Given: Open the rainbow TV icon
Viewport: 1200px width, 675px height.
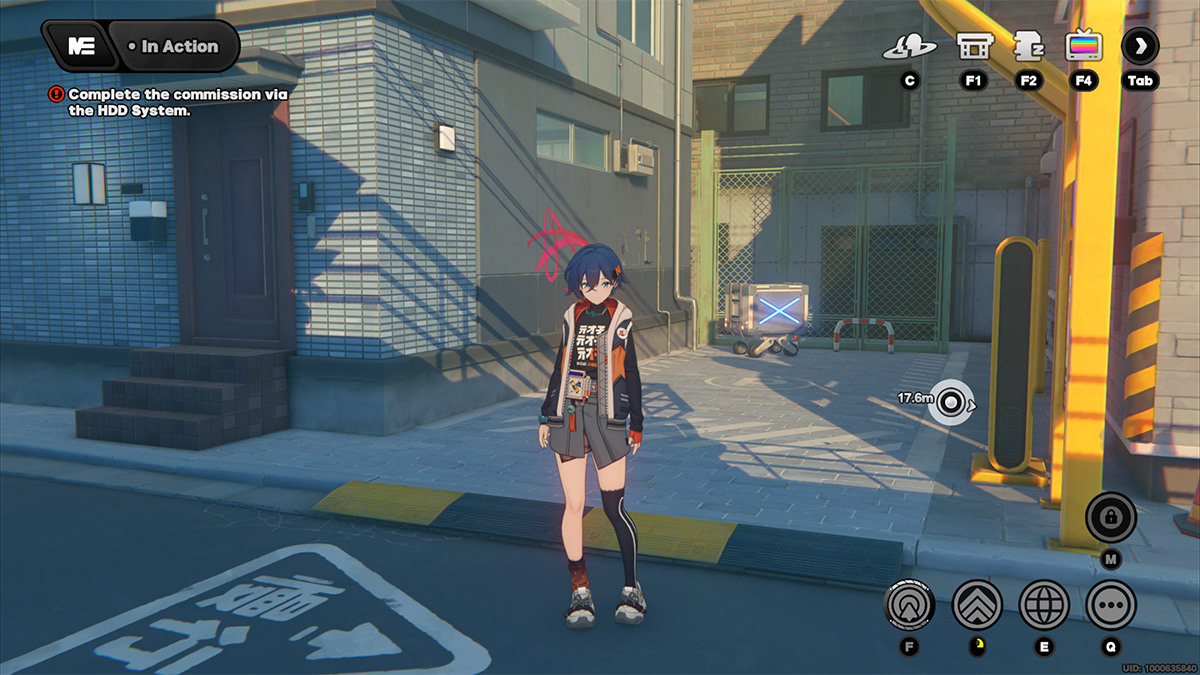Looking at the screenshot, I should pos(1083,46).
